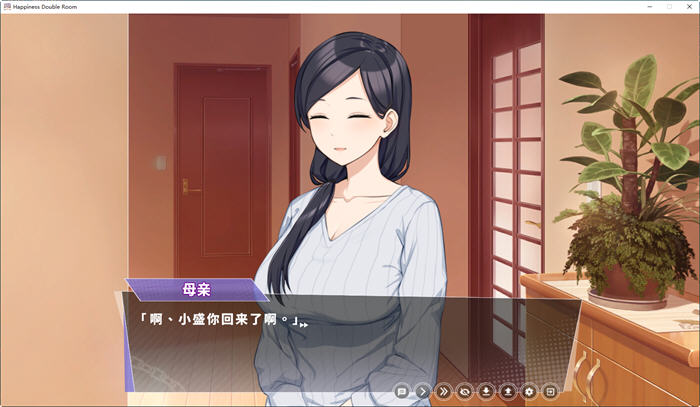The image size is (700, 407).
Task: Activate the double-arrow skip button
Action: click(x=444, y=391)
